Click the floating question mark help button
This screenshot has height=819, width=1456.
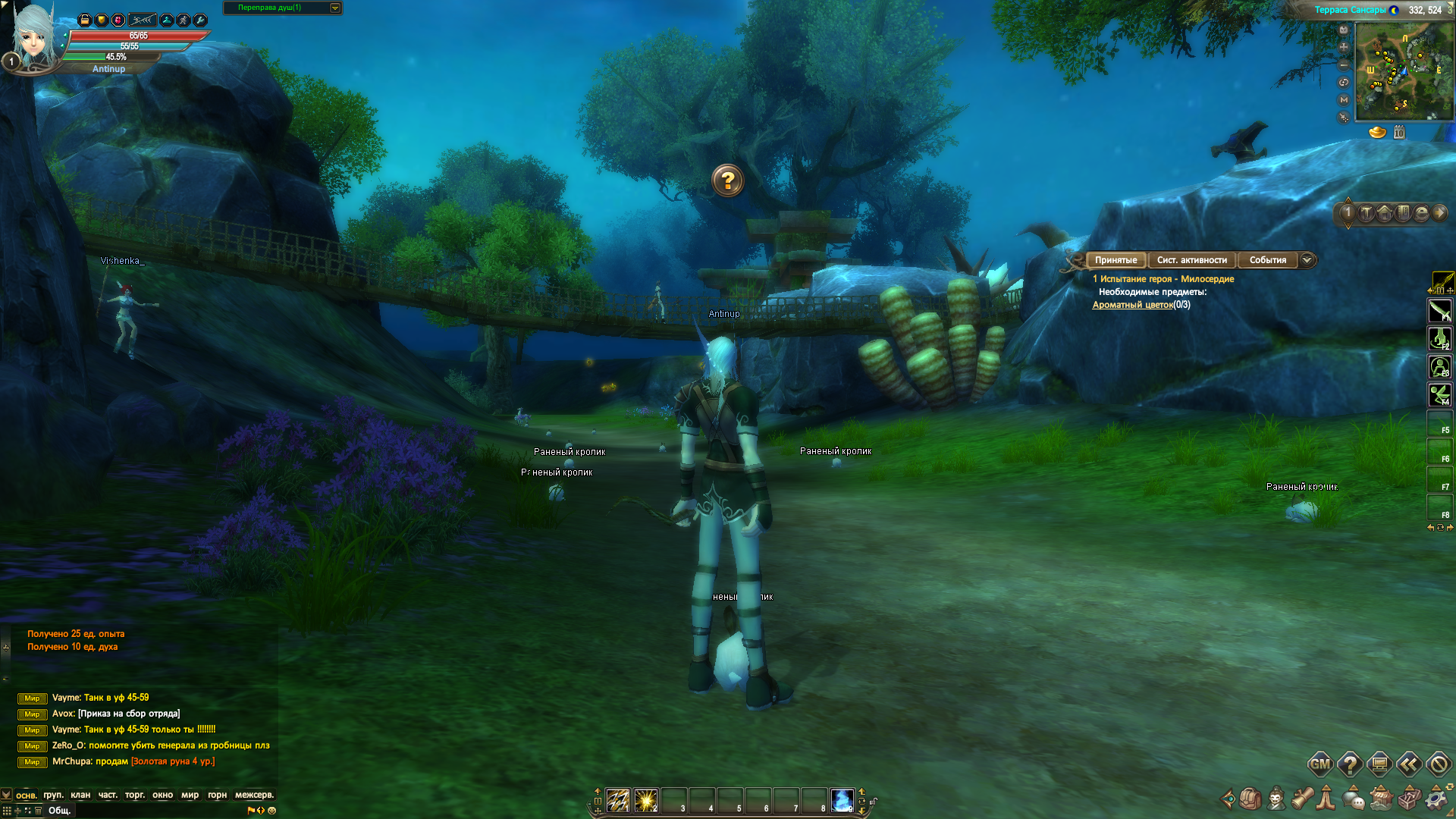[x=728, y=181]
